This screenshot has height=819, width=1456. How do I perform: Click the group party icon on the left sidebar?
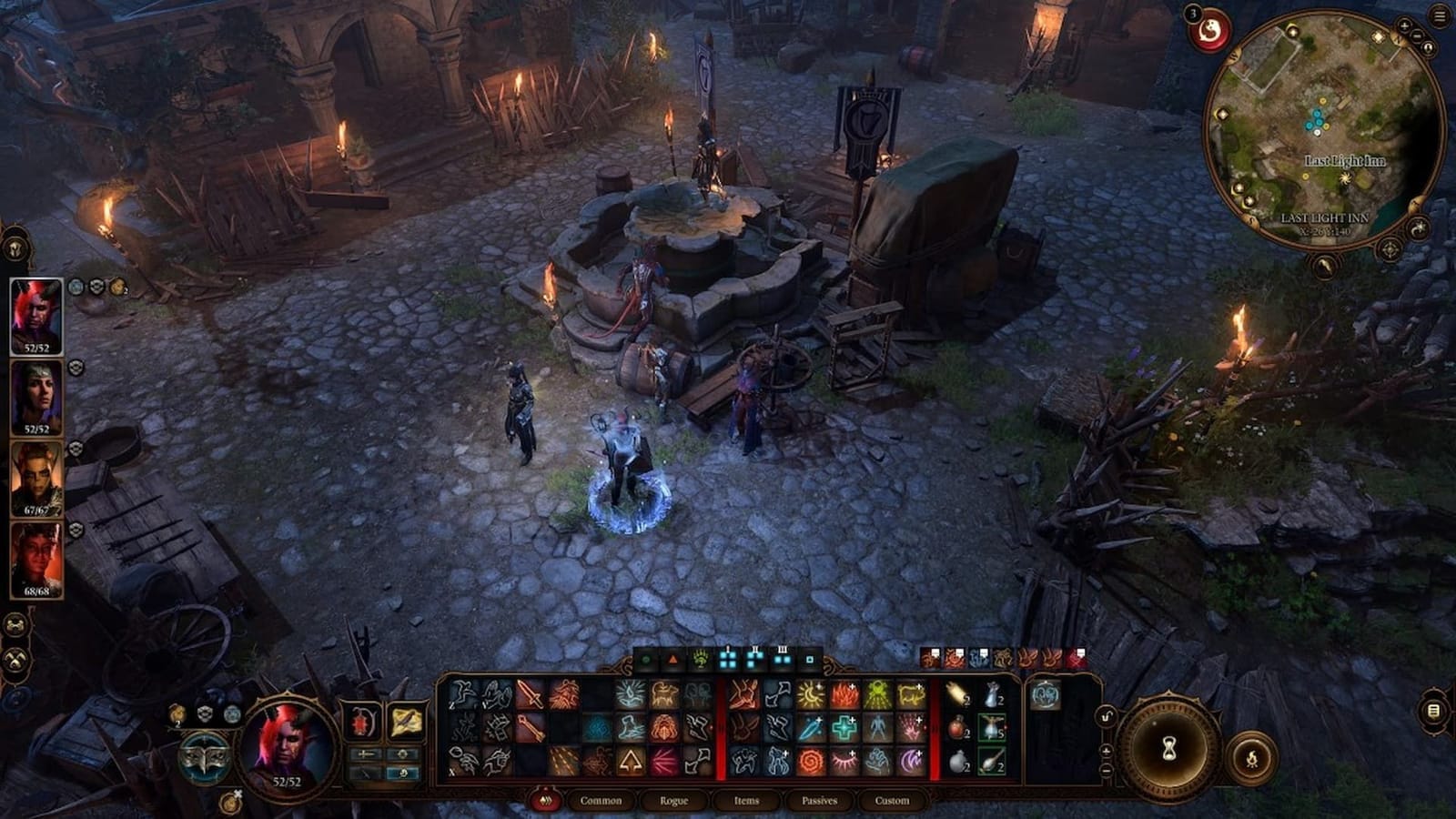click(15, 624)
